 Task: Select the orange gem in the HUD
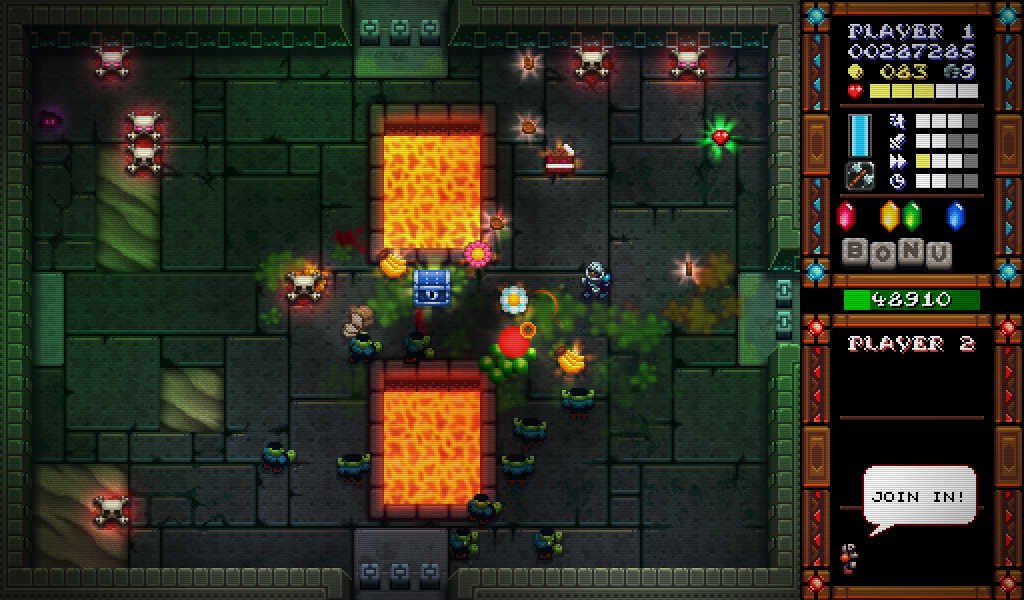(x=889, y=215)
